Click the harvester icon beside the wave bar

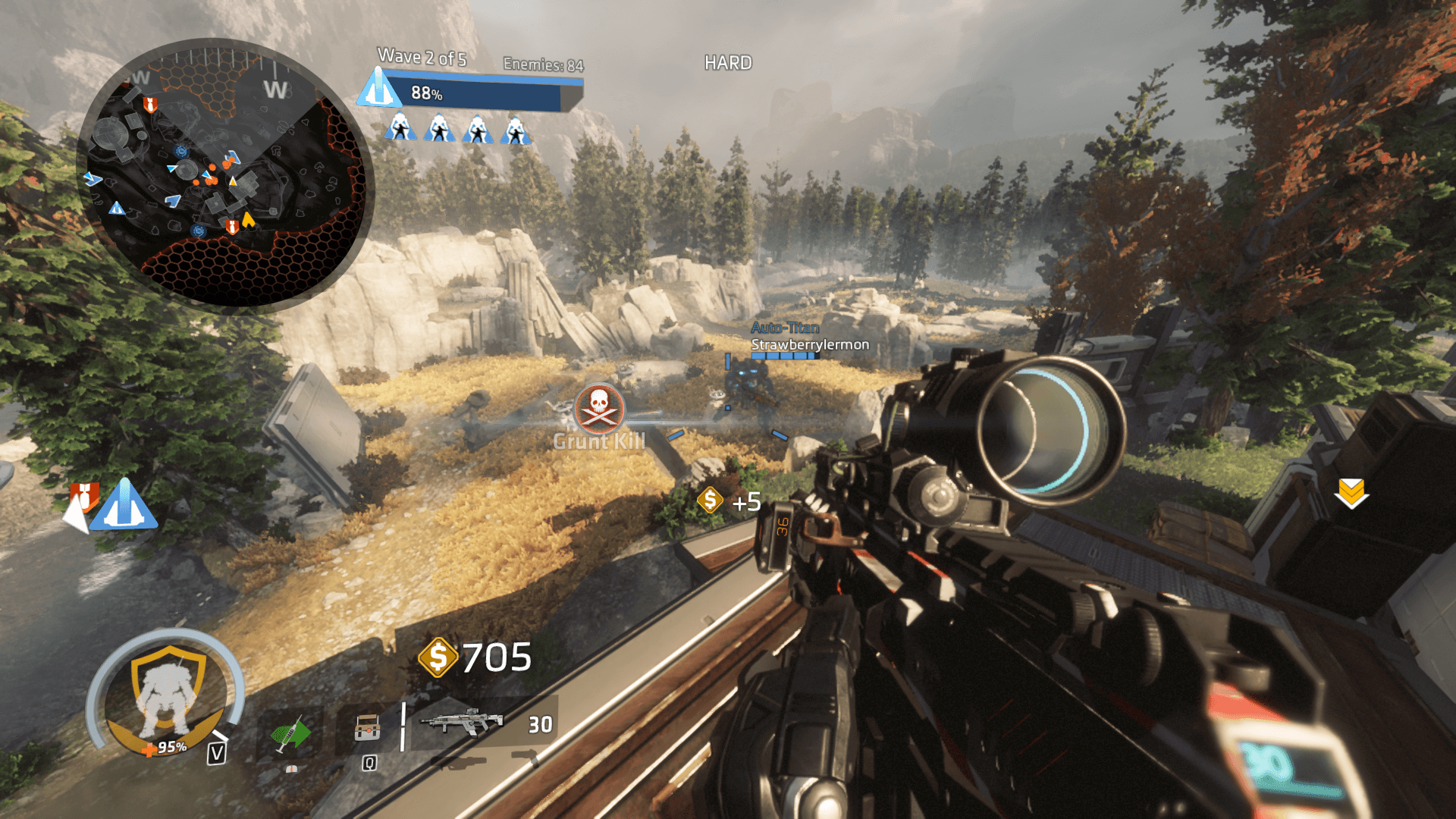(x=378, y=88)
